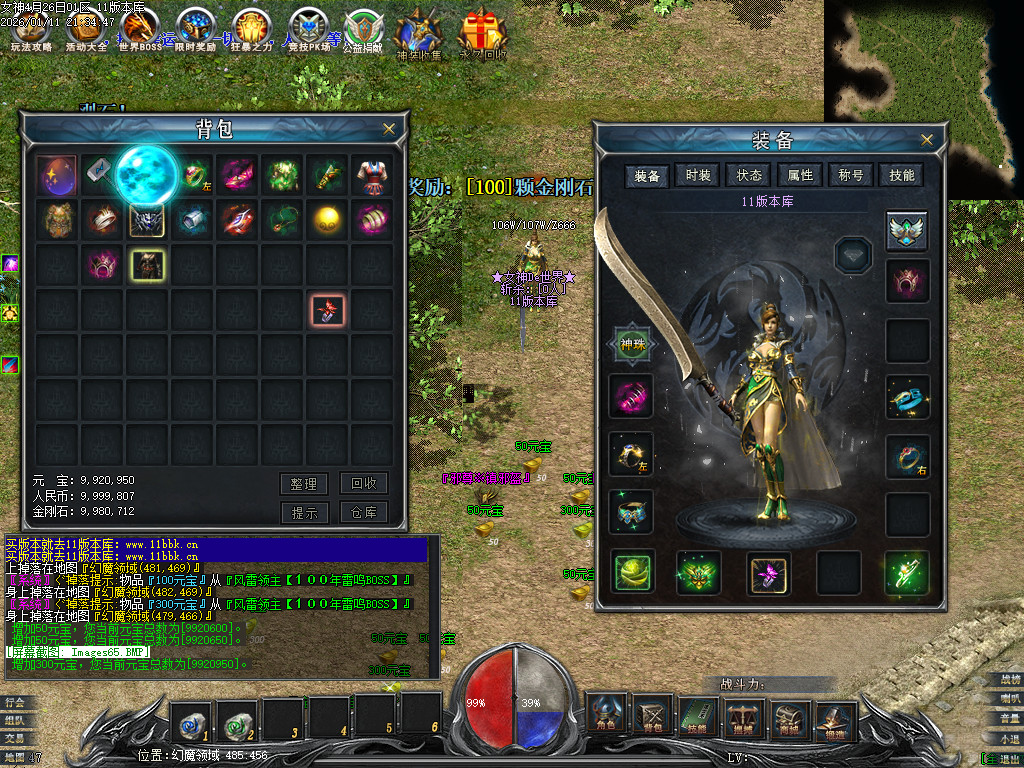This screenshot has width=1024, height=768.
Task: Click the 提示 hint button
Action: (x=304, y=512)
